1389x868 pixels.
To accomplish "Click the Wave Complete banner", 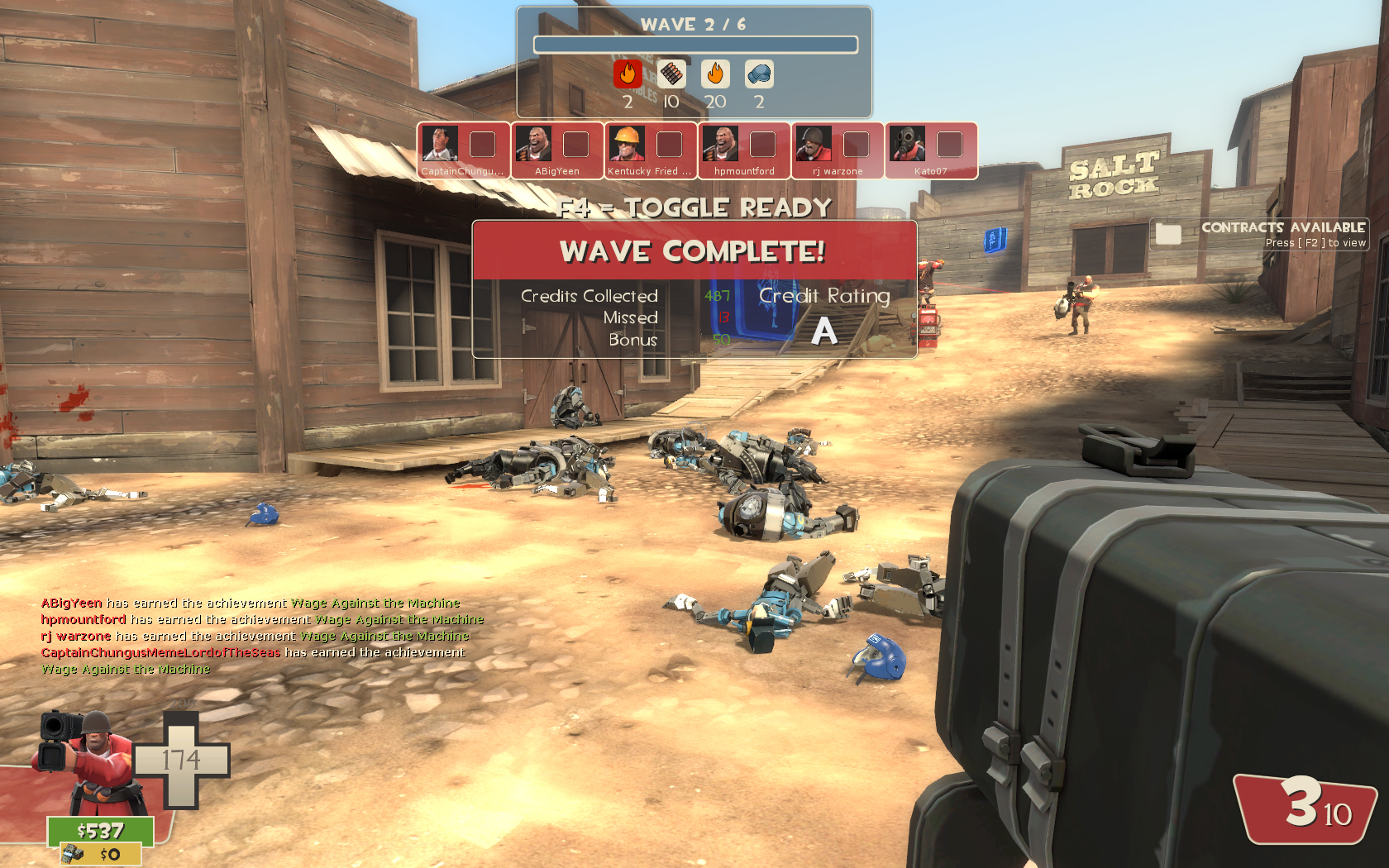I will (694, 250).
